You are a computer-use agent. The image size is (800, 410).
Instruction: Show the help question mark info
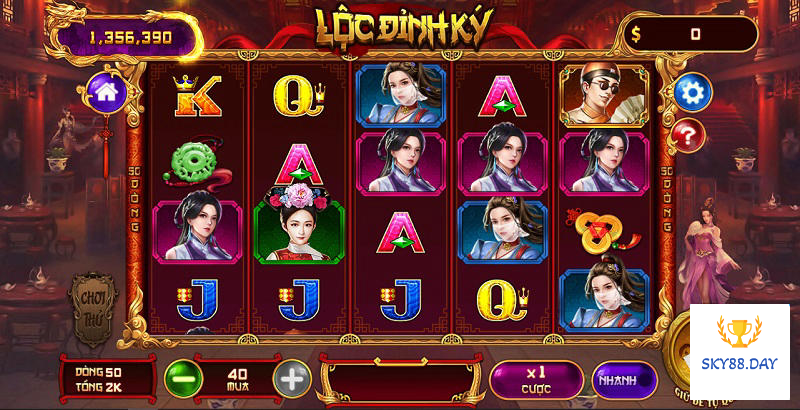tap(688, 134)
